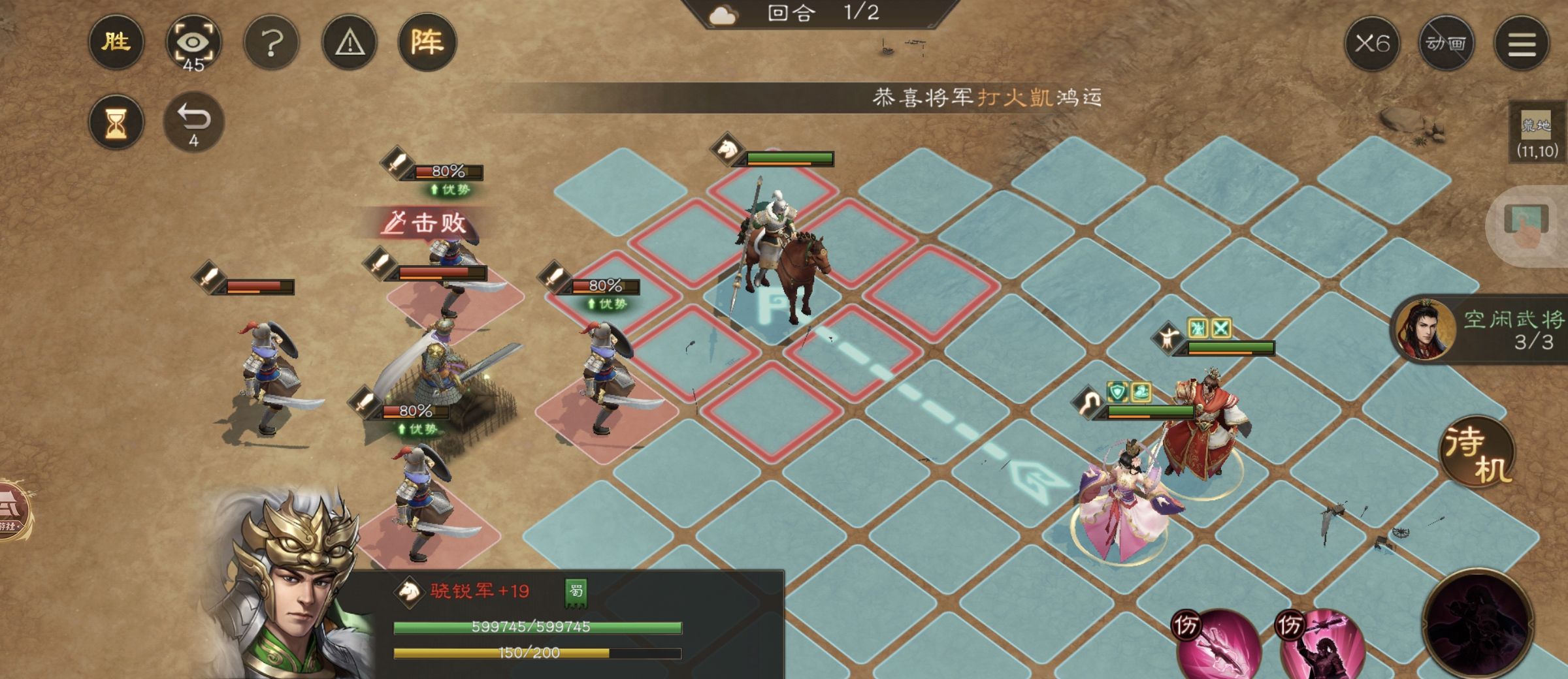Toggle the eye preview icon showing 45
The height and width of the screenshot is (679, 1568).
click(195, 42)
